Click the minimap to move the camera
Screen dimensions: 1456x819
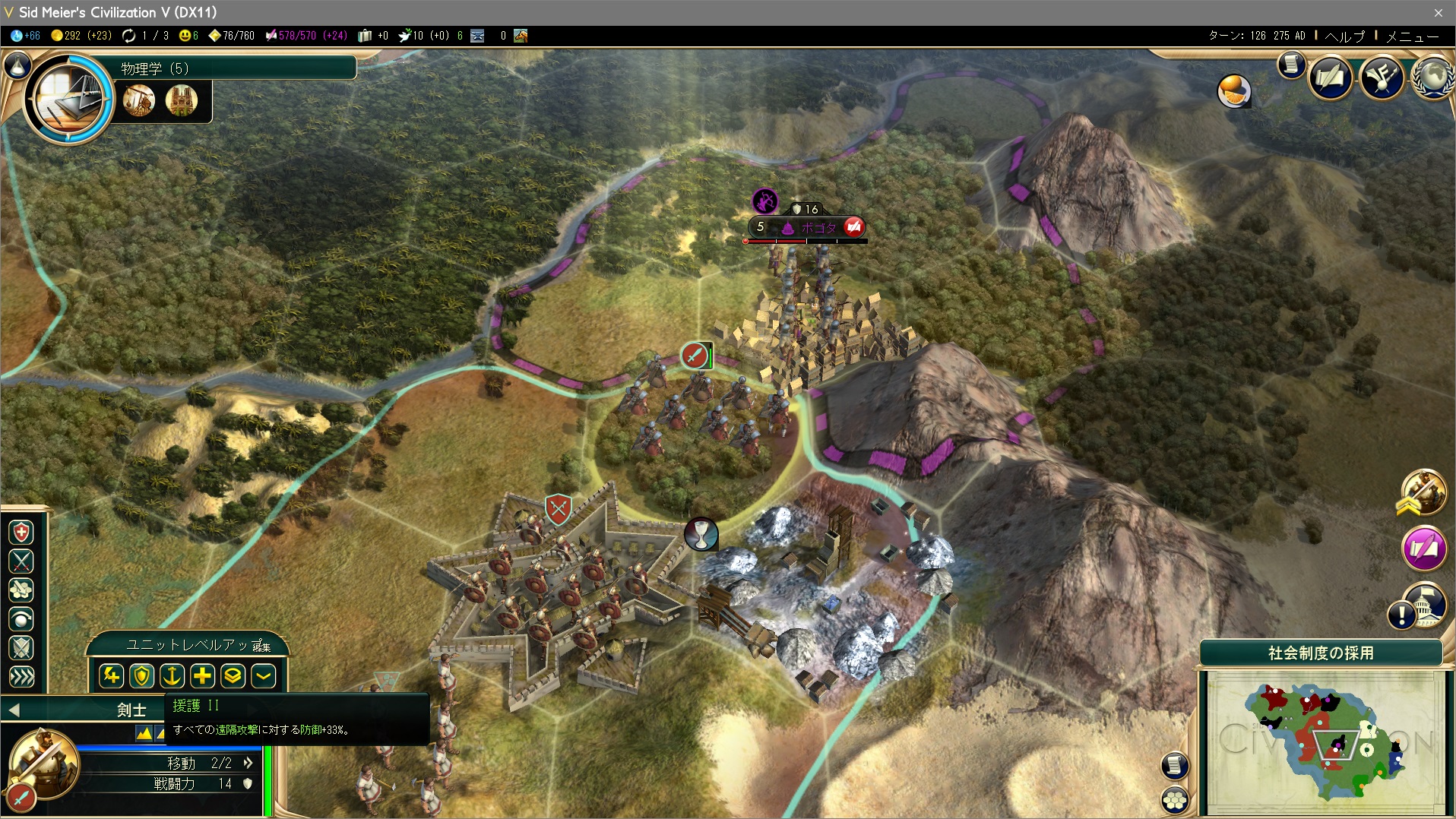click(1325, 742)
